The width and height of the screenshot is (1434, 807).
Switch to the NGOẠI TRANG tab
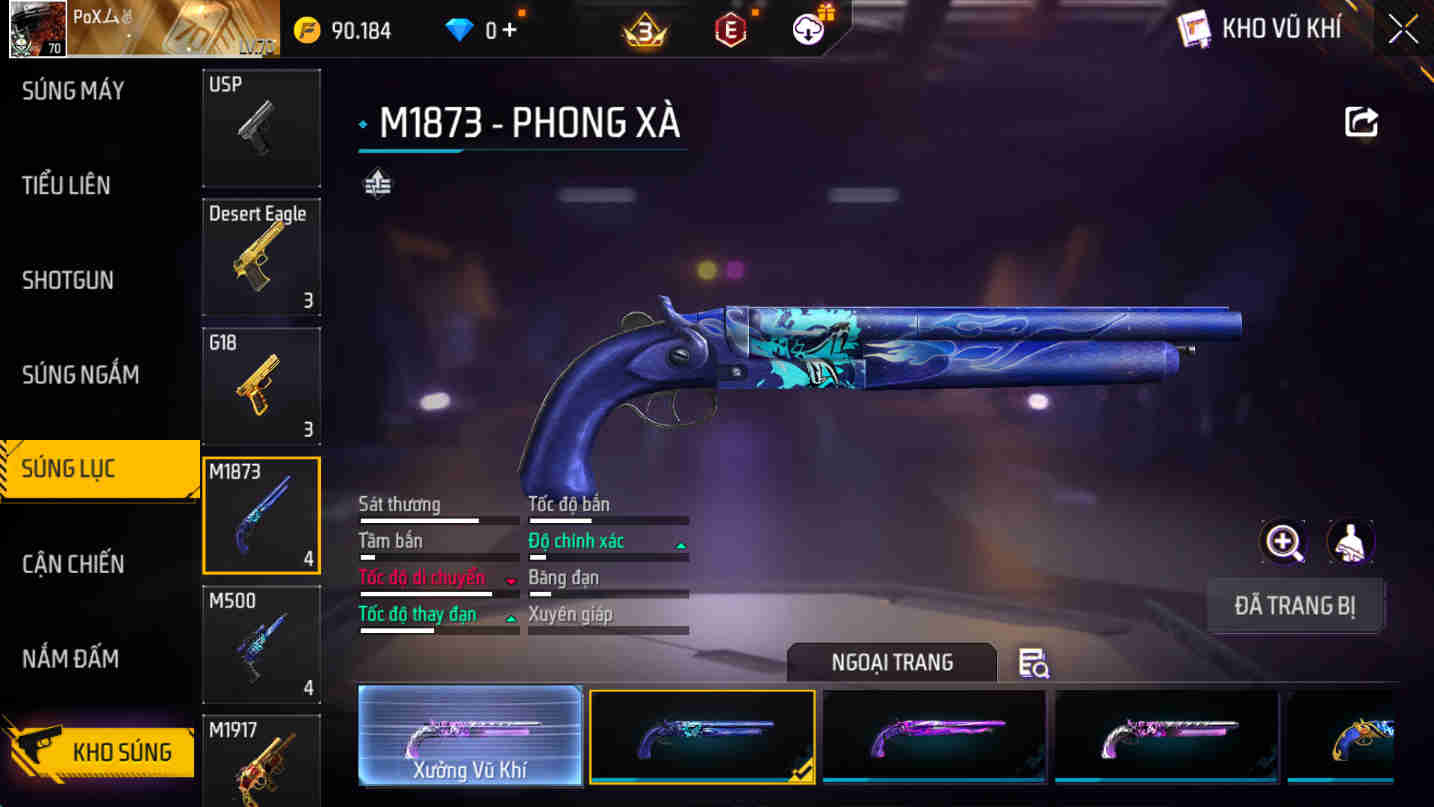click(x=891, y=663)
